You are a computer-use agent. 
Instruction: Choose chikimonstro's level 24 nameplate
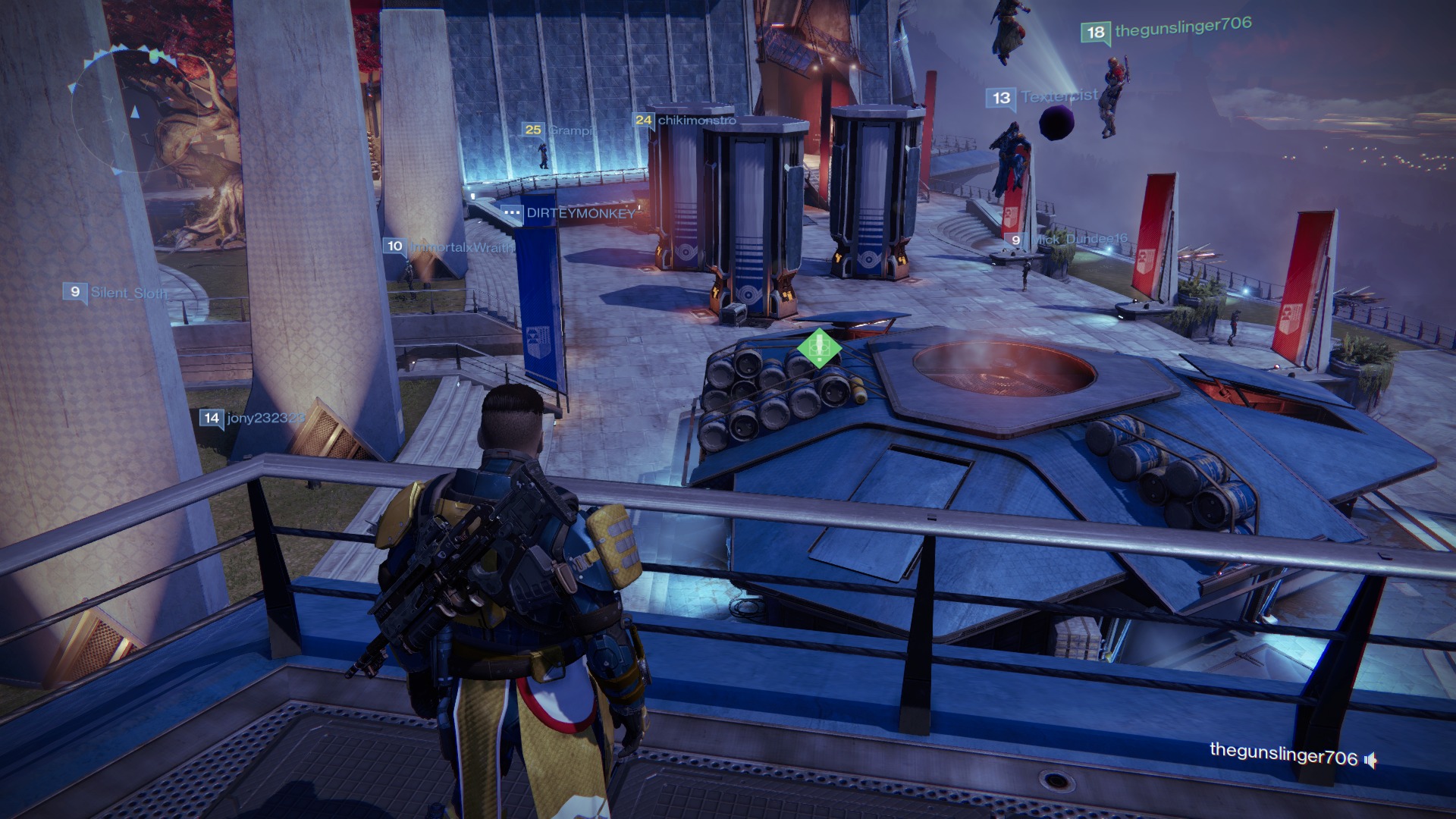[685, 120]
